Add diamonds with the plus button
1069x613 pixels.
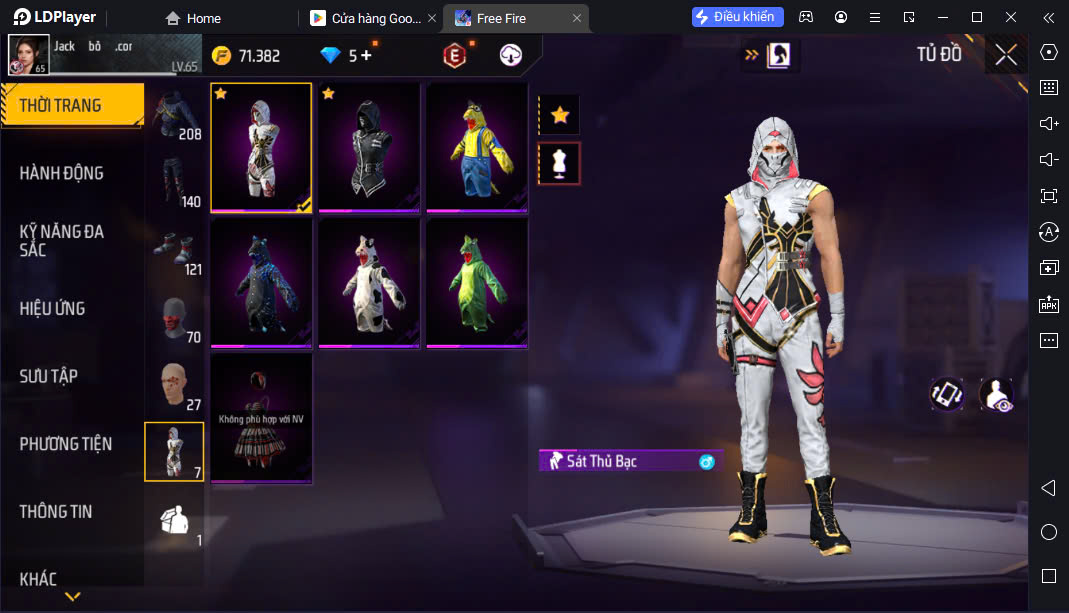[x=367, y=55]
